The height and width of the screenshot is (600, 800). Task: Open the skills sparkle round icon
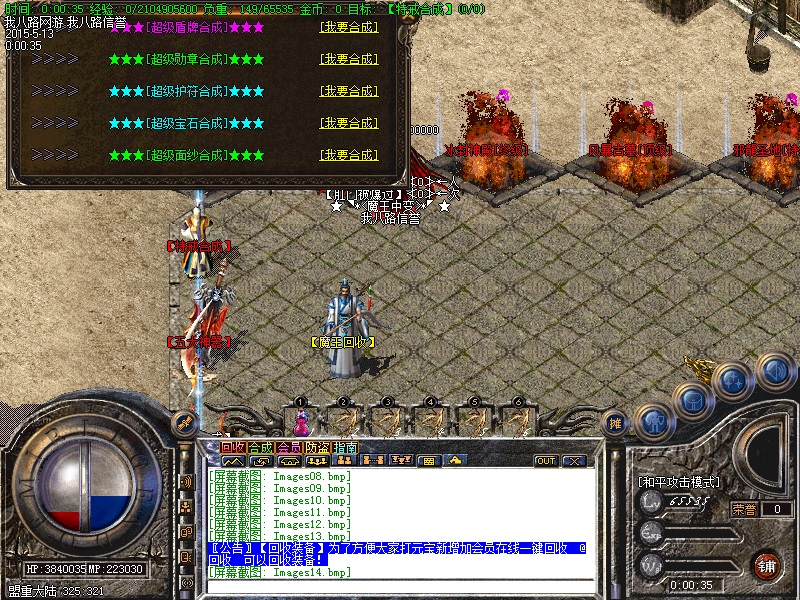pyautogui.click(x=733, y=380)
